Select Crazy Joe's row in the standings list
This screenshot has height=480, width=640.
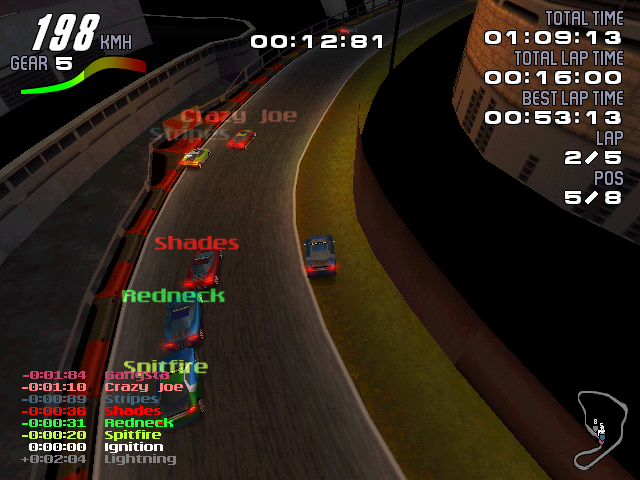[x=100, y=387]
